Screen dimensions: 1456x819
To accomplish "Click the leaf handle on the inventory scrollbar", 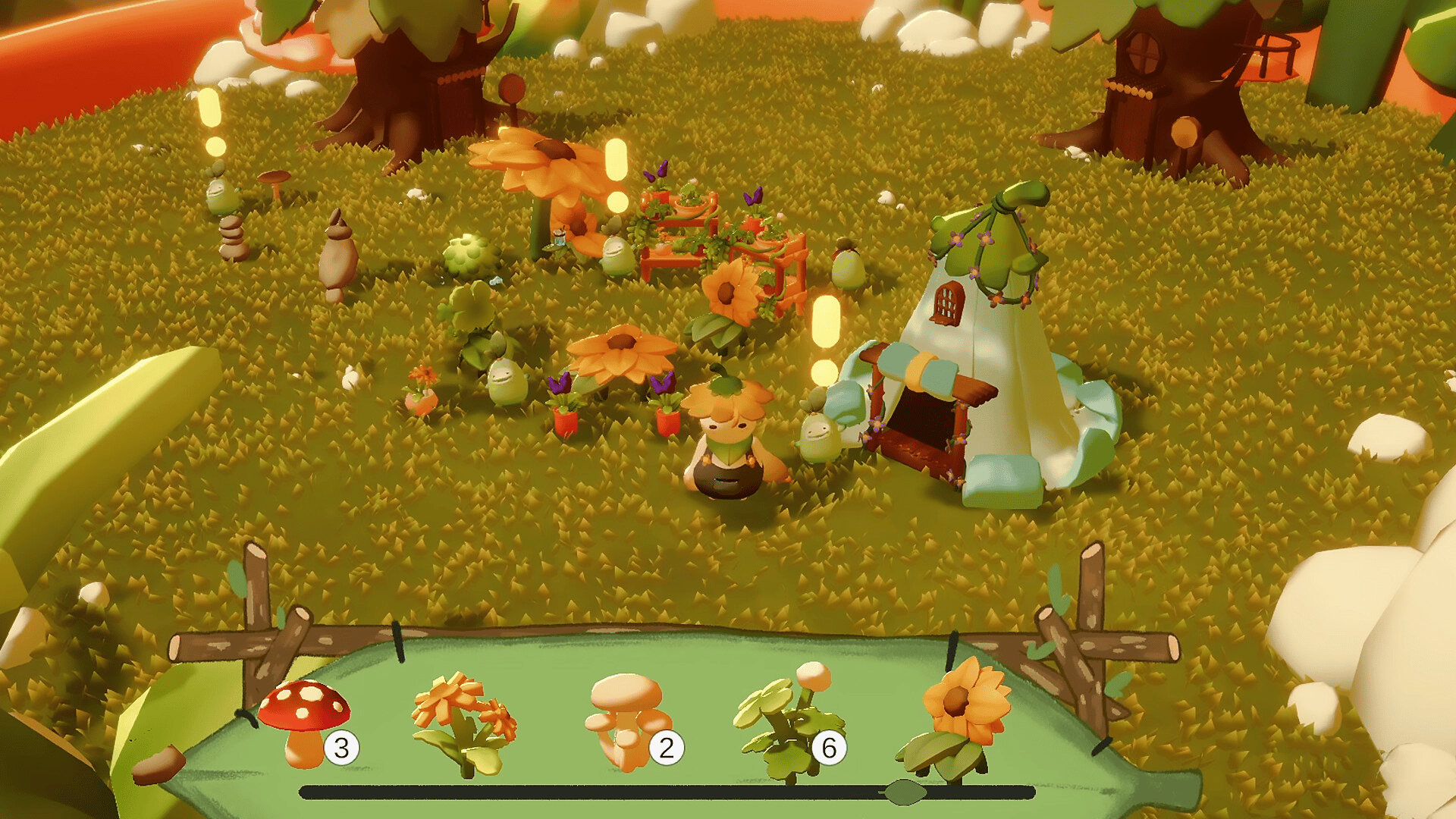I will point(904,792).
